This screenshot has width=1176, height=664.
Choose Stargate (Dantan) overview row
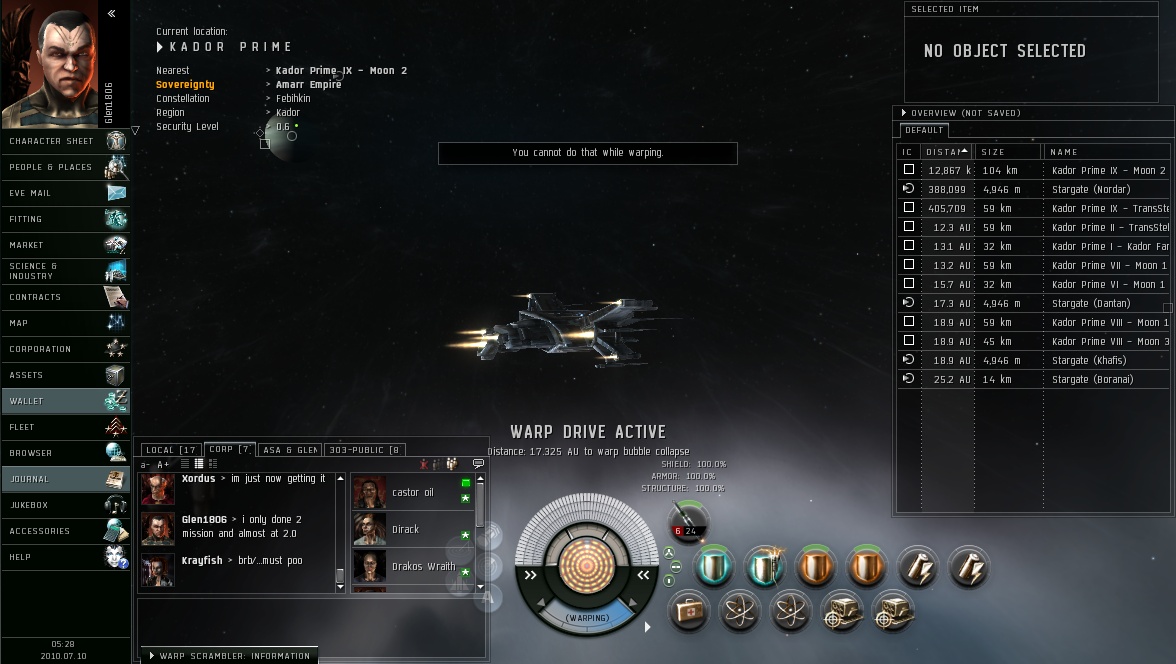tap(1090, 303)
